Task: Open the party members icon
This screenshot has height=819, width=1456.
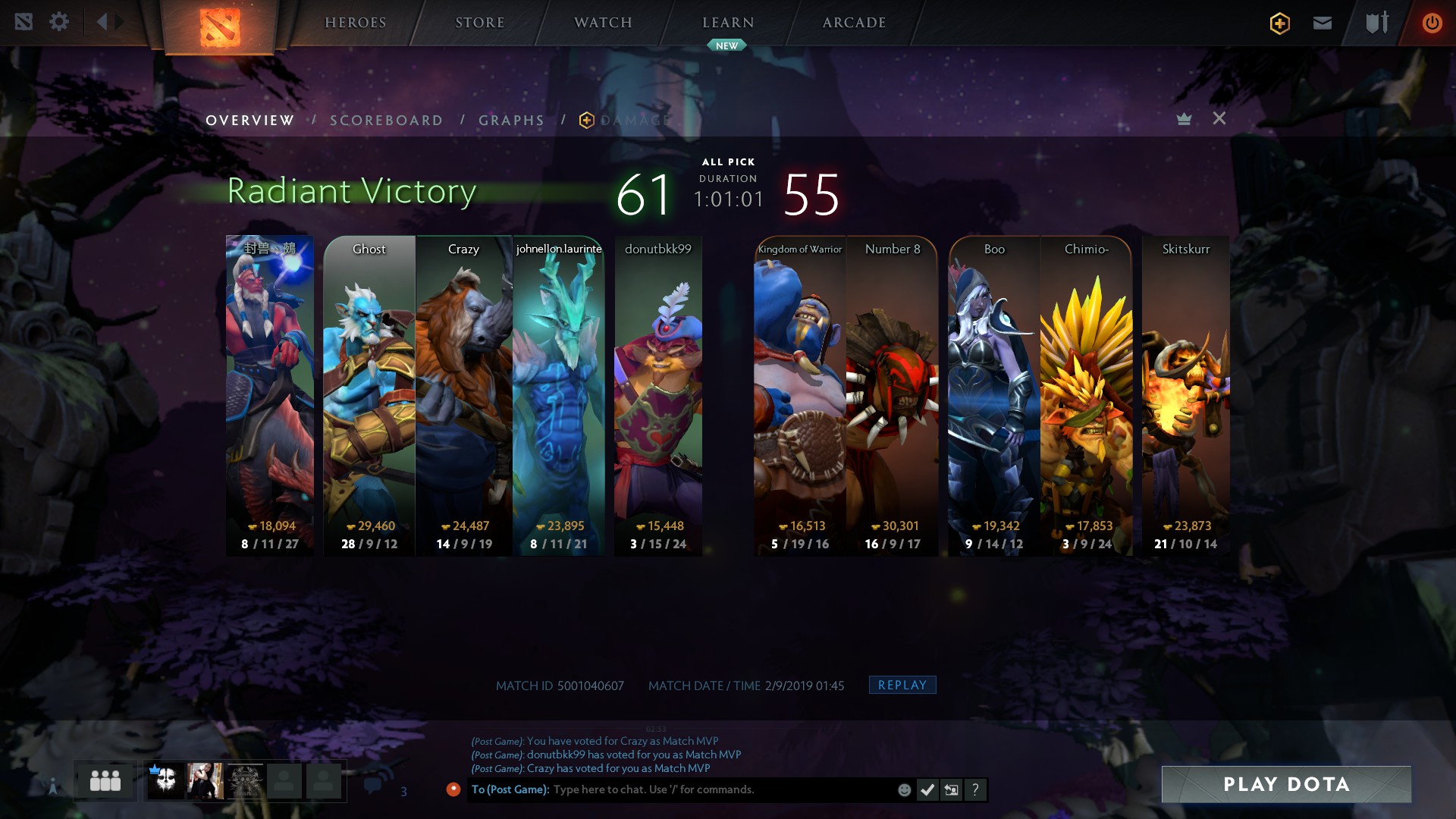Action: (x=105, y=781)
